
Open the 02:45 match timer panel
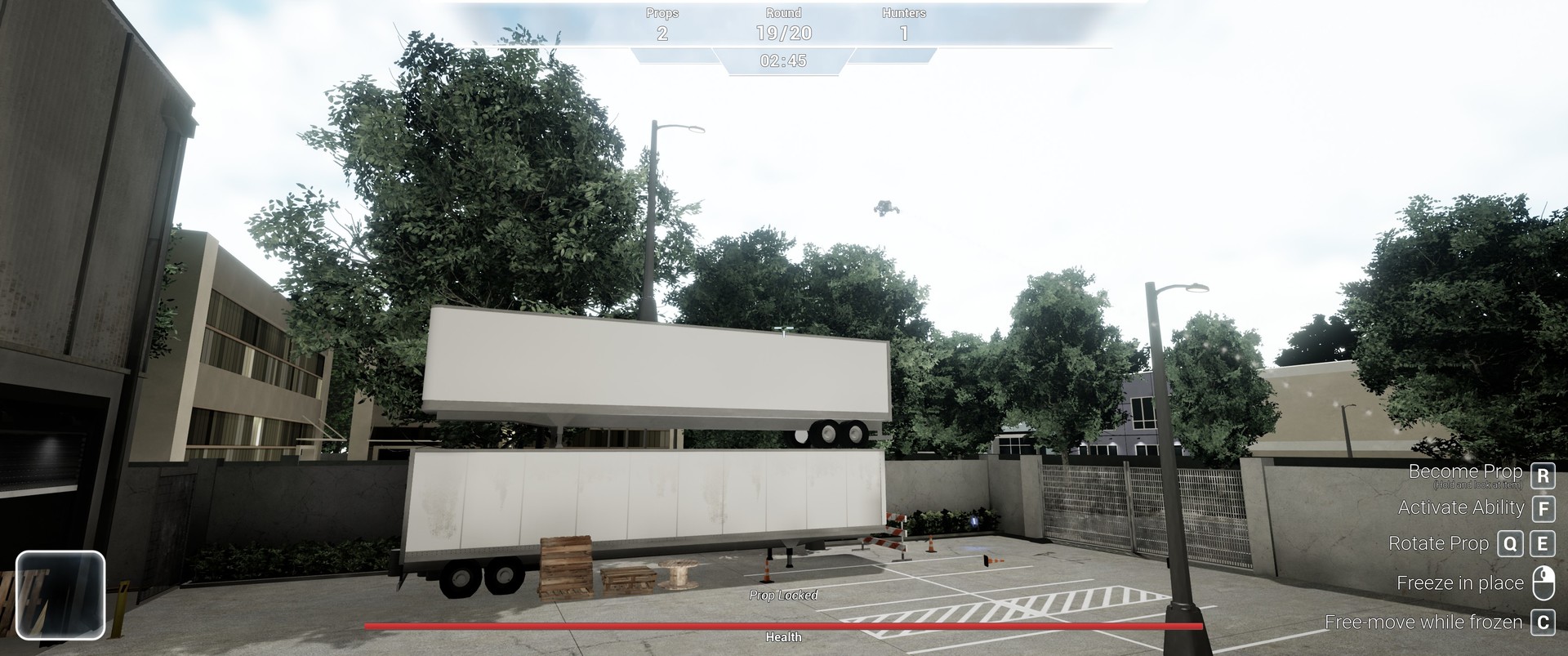tap(782, 60)
